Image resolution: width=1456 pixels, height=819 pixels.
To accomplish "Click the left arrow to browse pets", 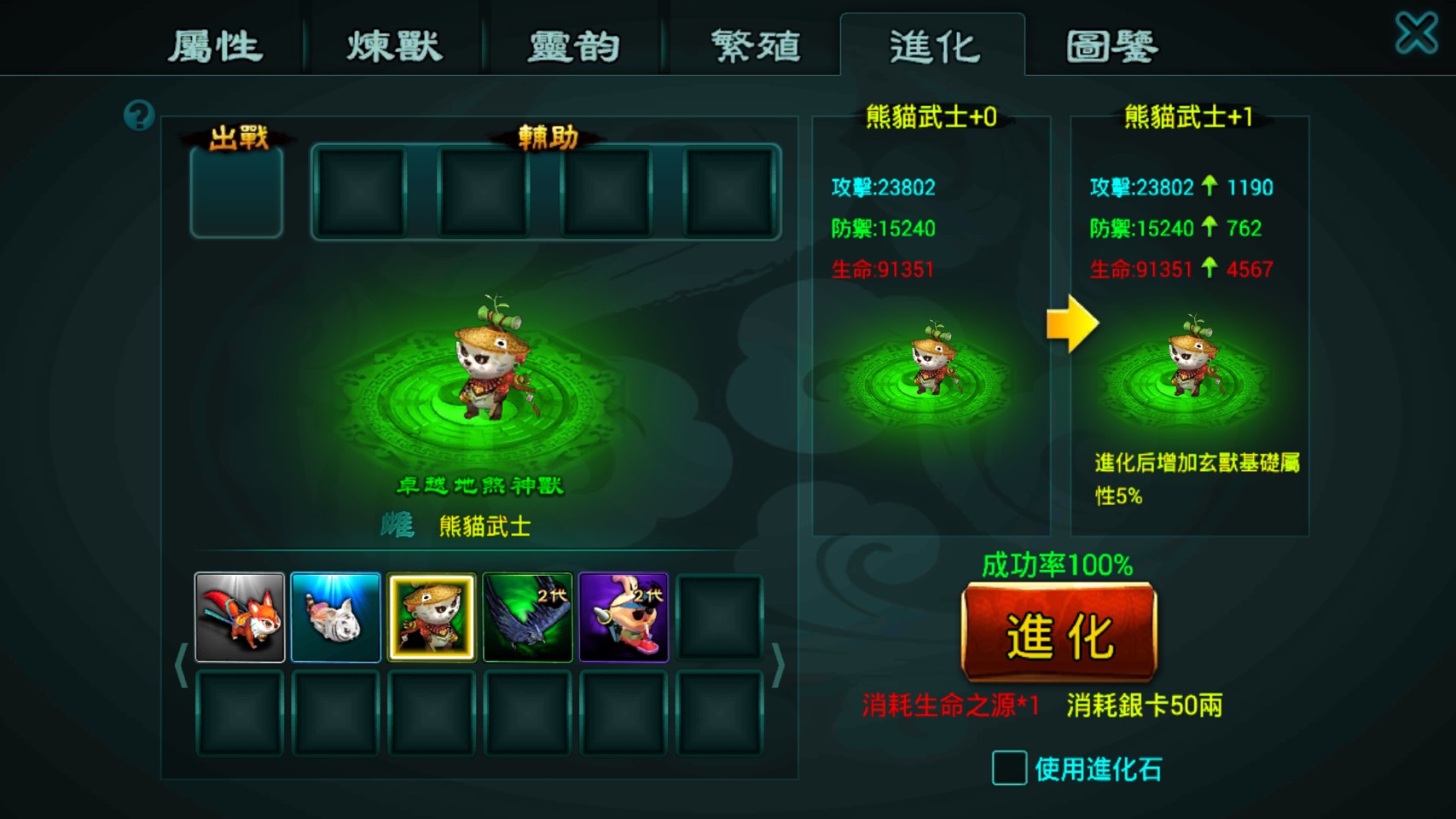I will pyautogui.click(x=182, y=665).
